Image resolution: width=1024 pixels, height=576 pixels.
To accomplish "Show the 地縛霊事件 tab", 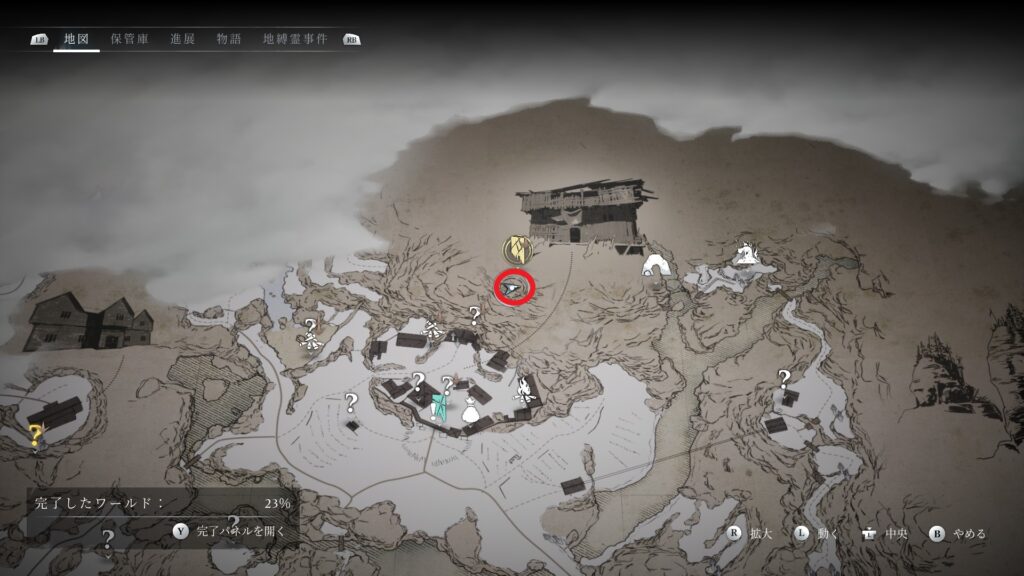I will [295, 39].
